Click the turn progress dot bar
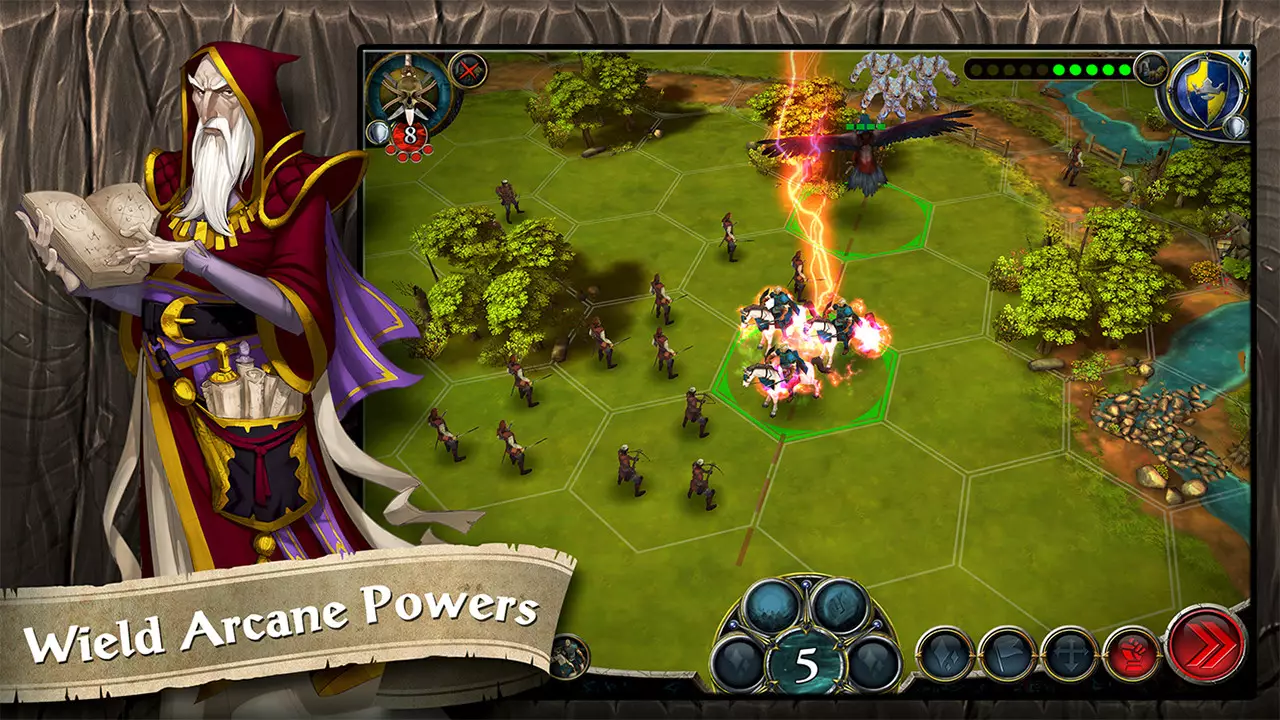The height and width of the screenshot is (720, 1280). (1050, 70)
